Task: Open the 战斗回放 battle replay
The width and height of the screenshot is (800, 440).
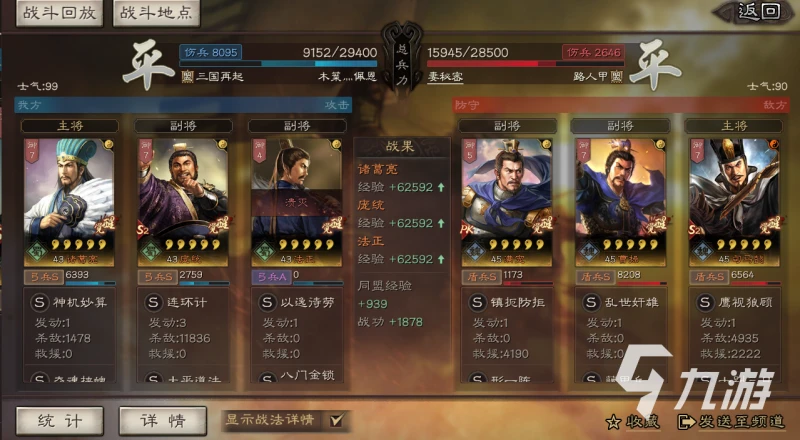Action: [x=56, y=14]
